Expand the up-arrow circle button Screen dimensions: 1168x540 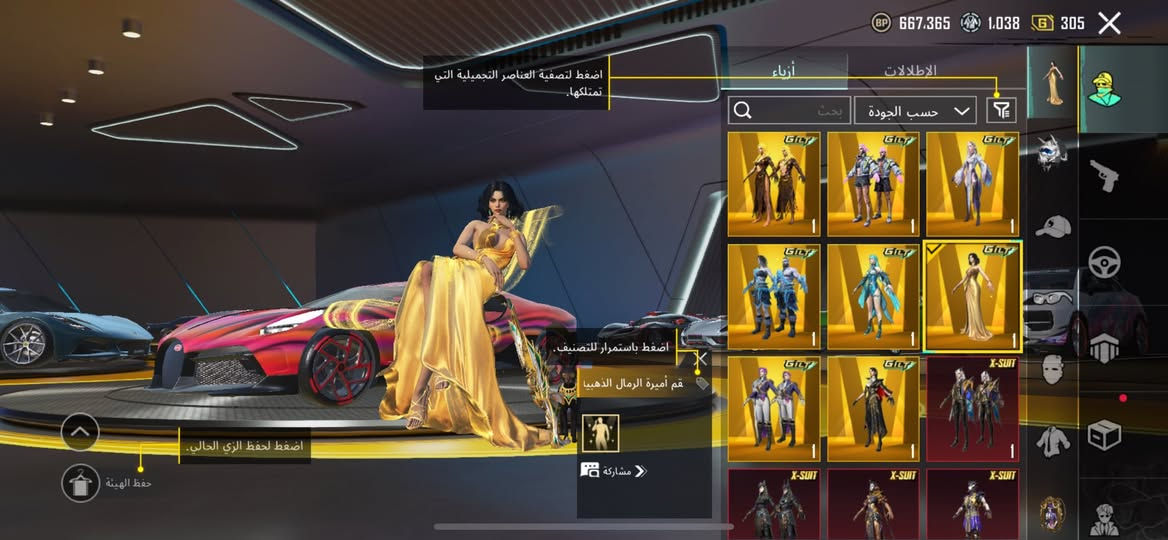(80, 432)
